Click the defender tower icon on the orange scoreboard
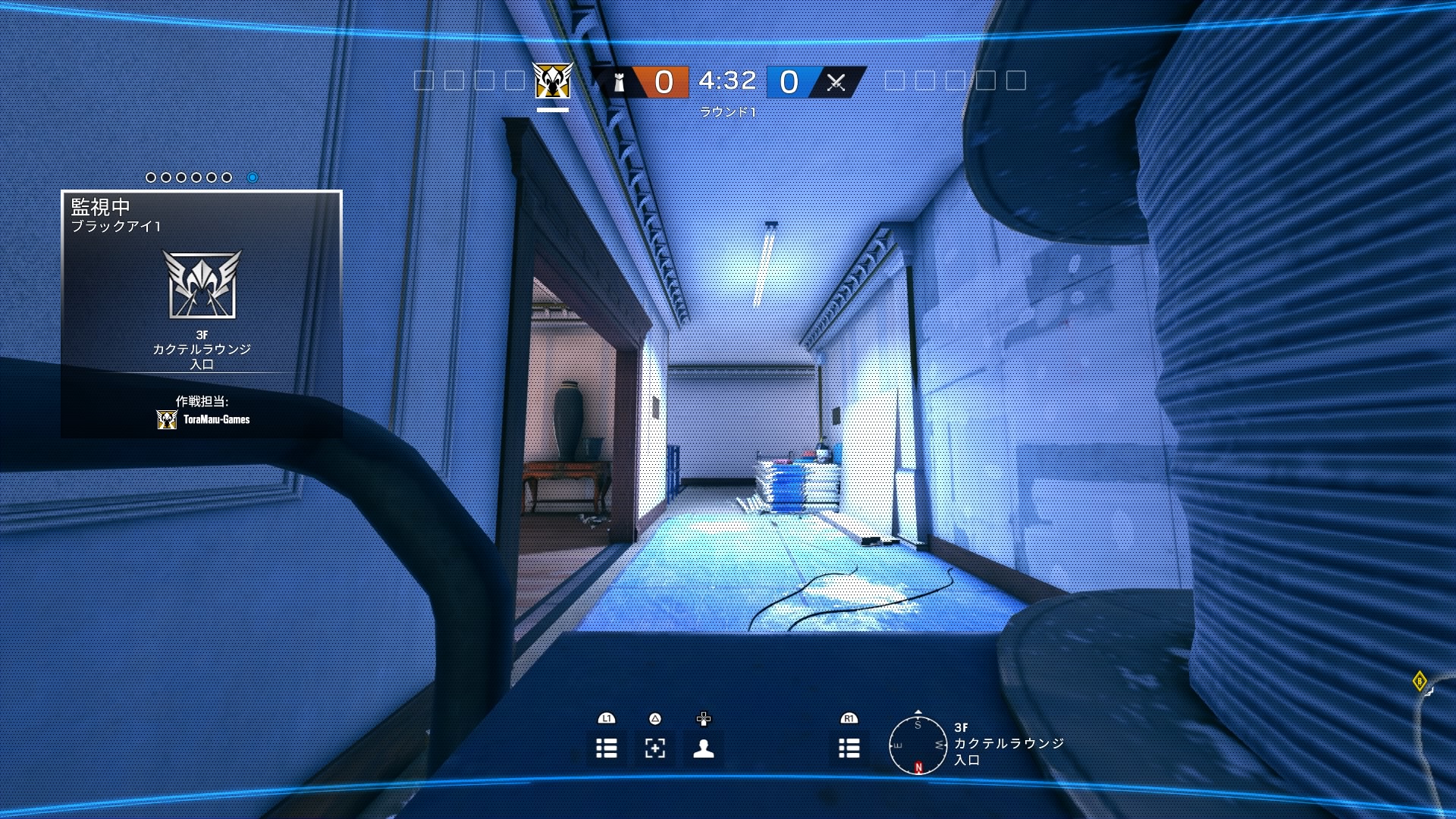The image size is (1456, 819). click(619, 80)
